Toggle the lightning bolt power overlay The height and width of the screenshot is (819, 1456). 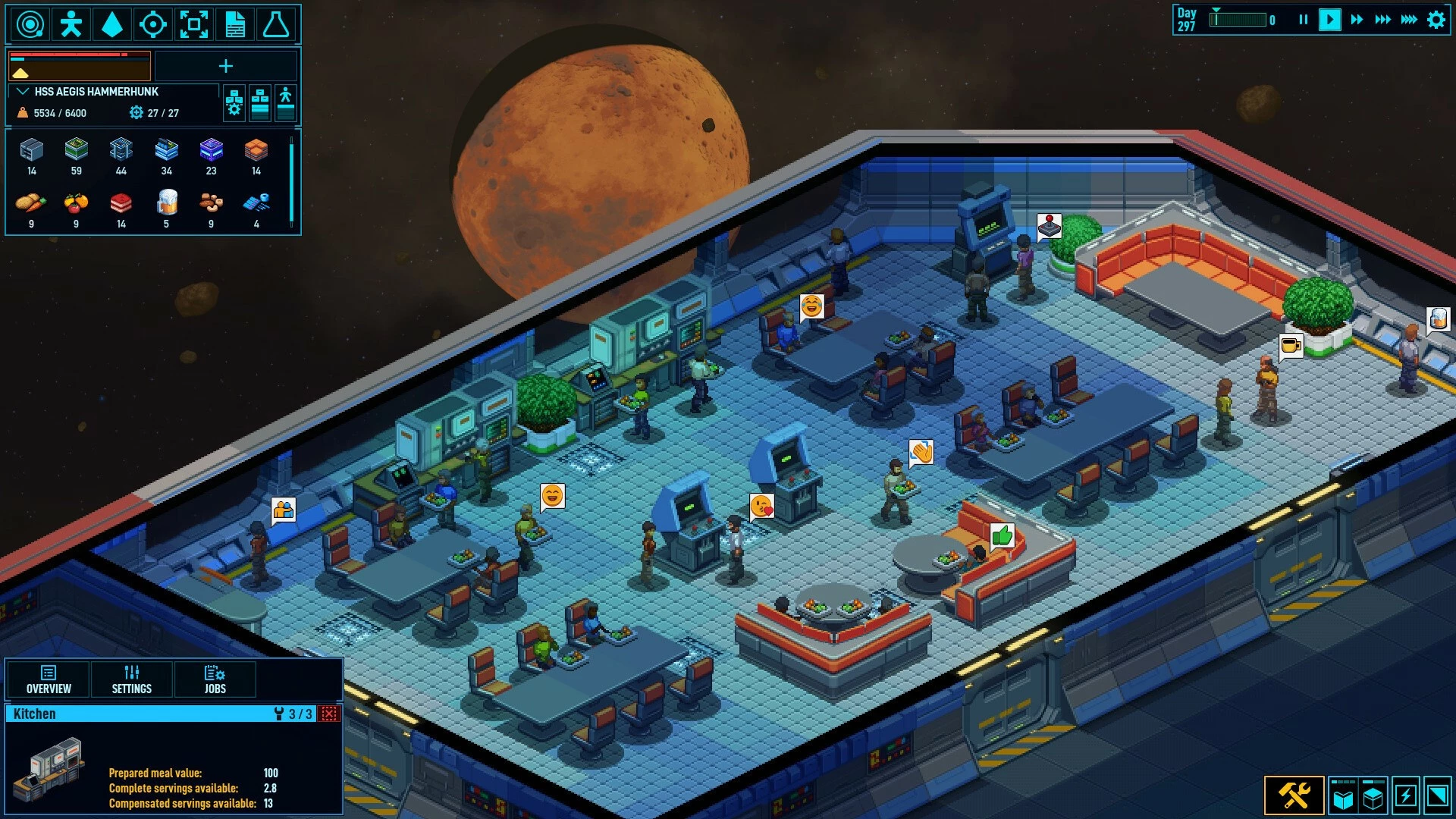point(1406,796)
